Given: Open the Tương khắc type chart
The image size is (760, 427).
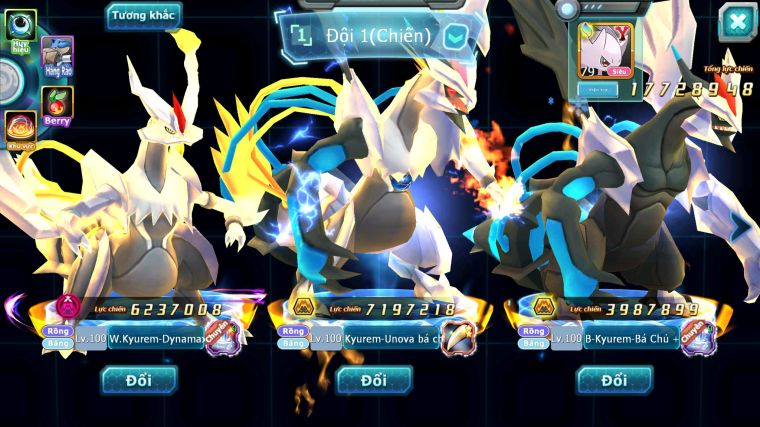Looking at the screenshot, I should coord(144,17).
